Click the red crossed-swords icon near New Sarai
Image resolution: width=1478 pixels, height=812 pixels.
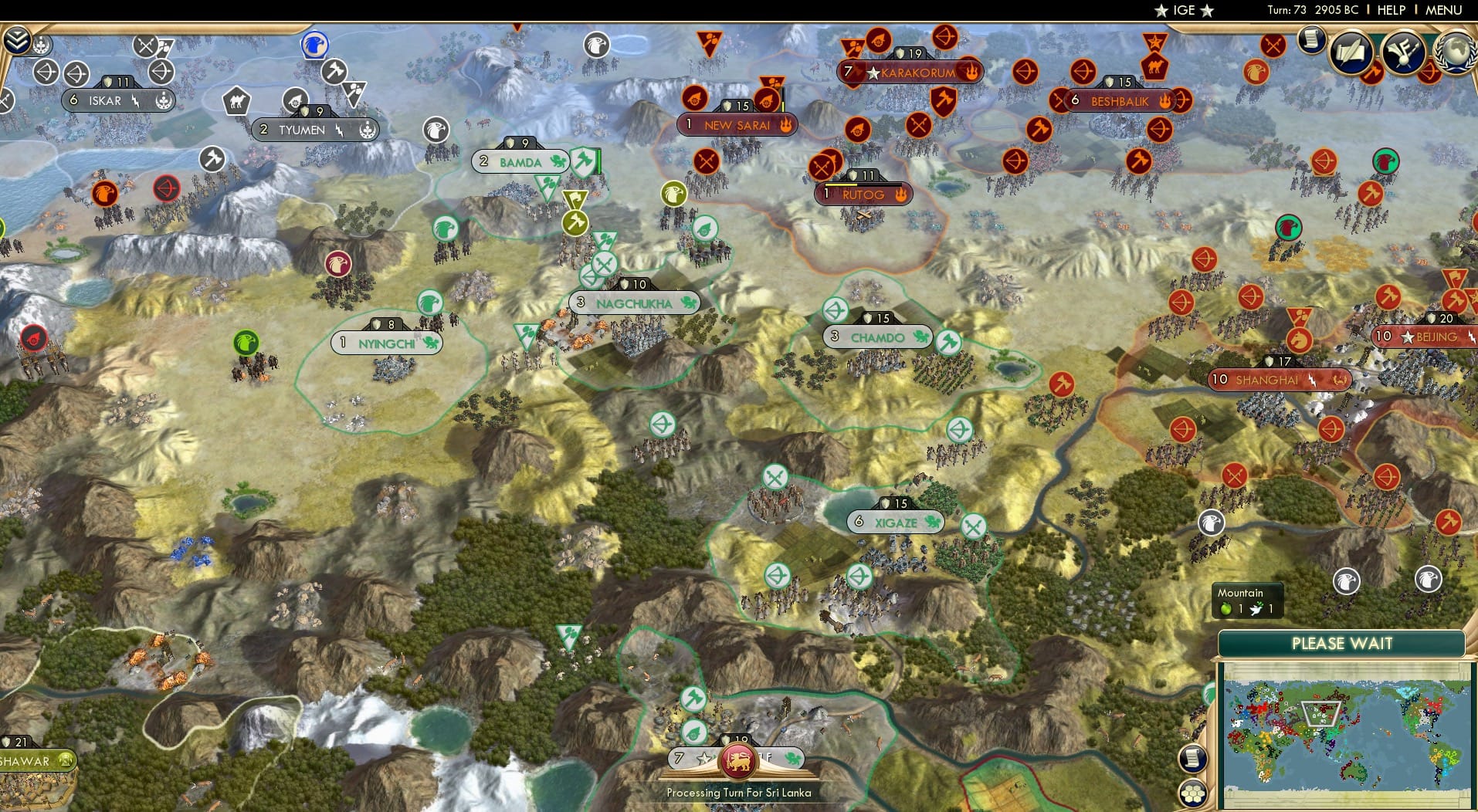pyautogui.click(x=707, y=161)
